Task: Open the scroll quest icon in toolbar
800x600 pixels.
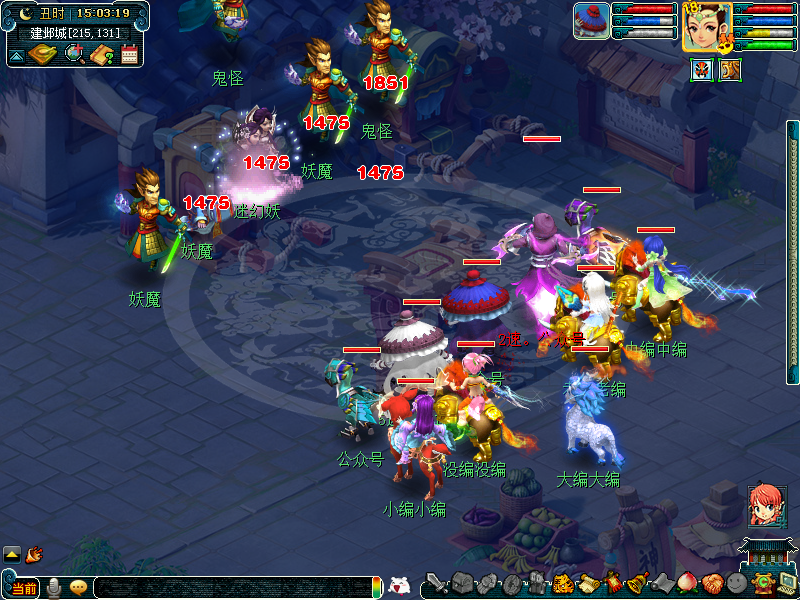Action: 587,583
